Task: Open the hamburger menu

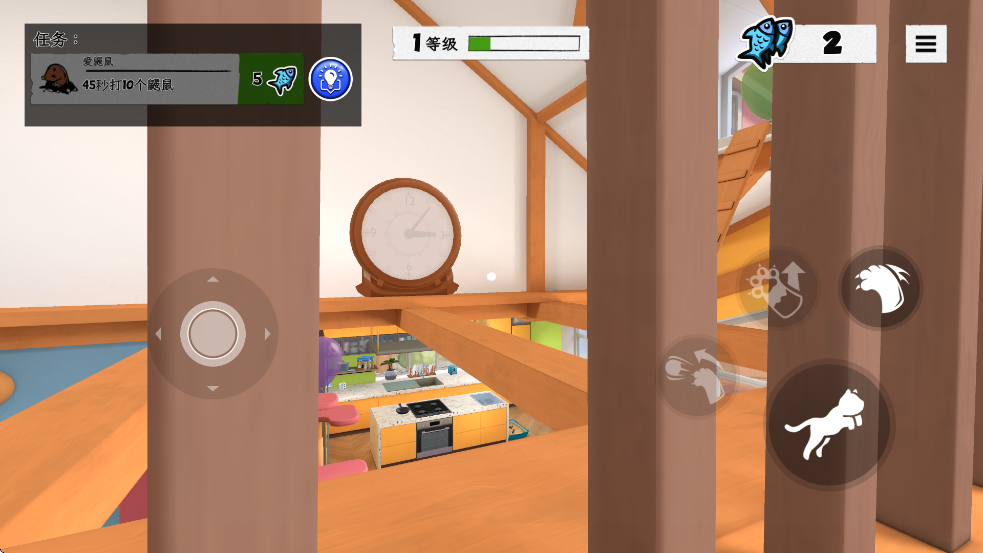Action: point(926,44)
